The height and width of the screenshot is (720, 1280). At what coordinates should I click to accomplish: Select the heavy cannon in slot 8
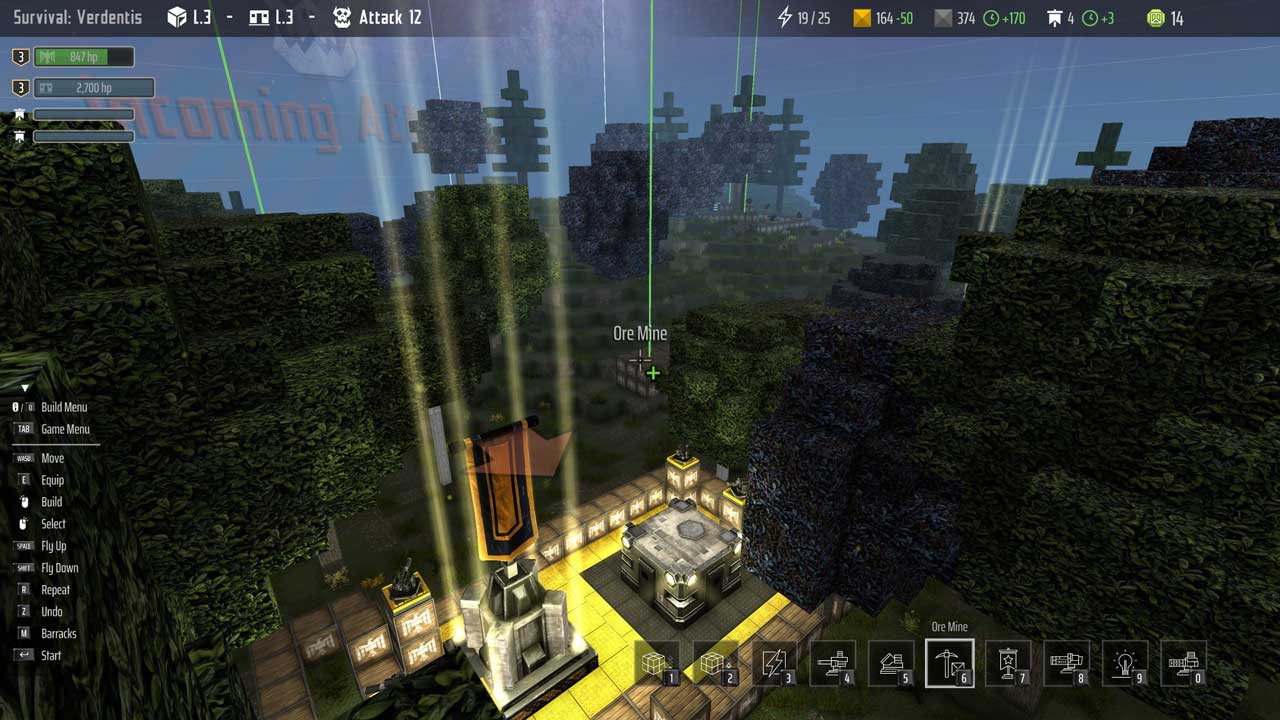tap(1067, 664)
